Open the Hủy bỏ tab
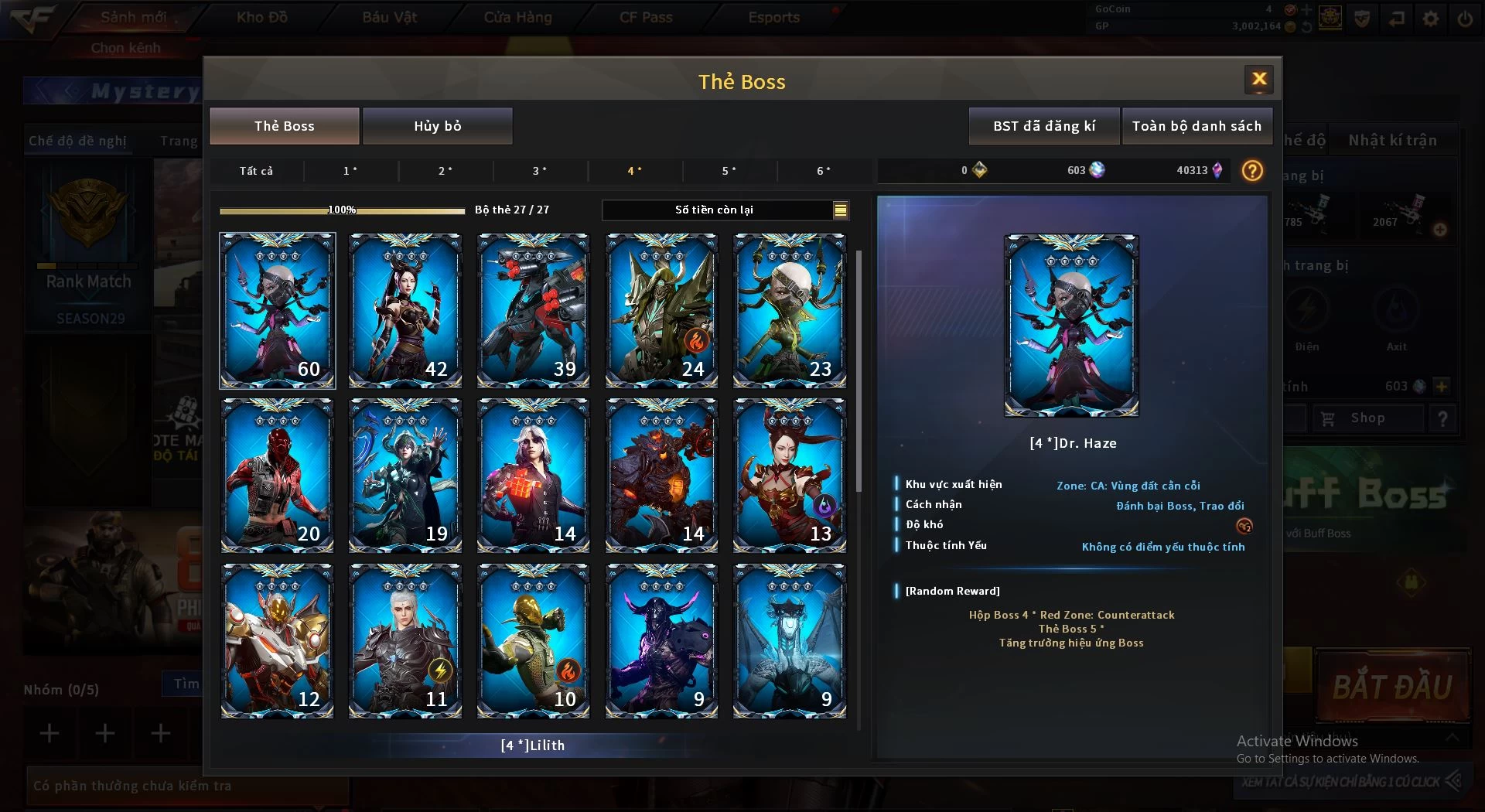This screenshot has width=1485, height=812. coord(437,126)
